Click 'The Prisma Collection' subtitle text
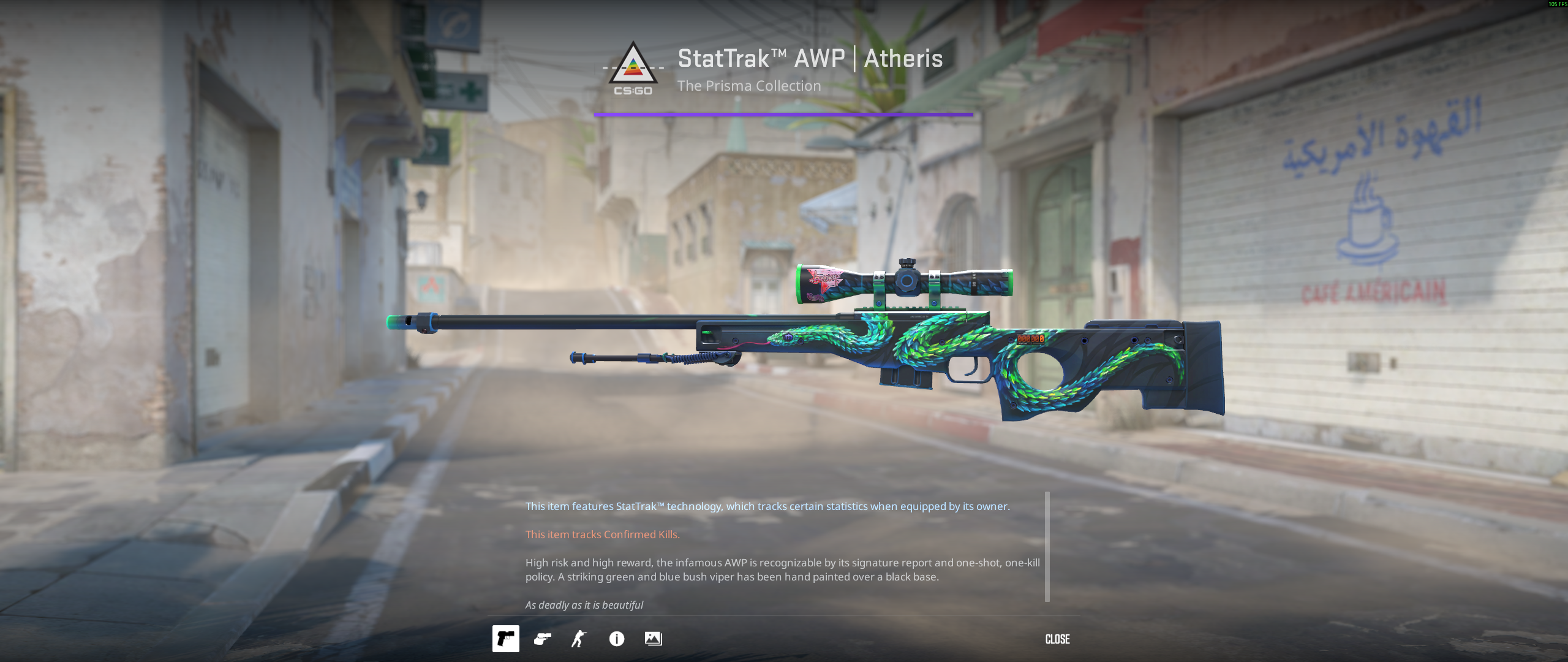Viewport: 1568px width, 662px height. point(748,86)
